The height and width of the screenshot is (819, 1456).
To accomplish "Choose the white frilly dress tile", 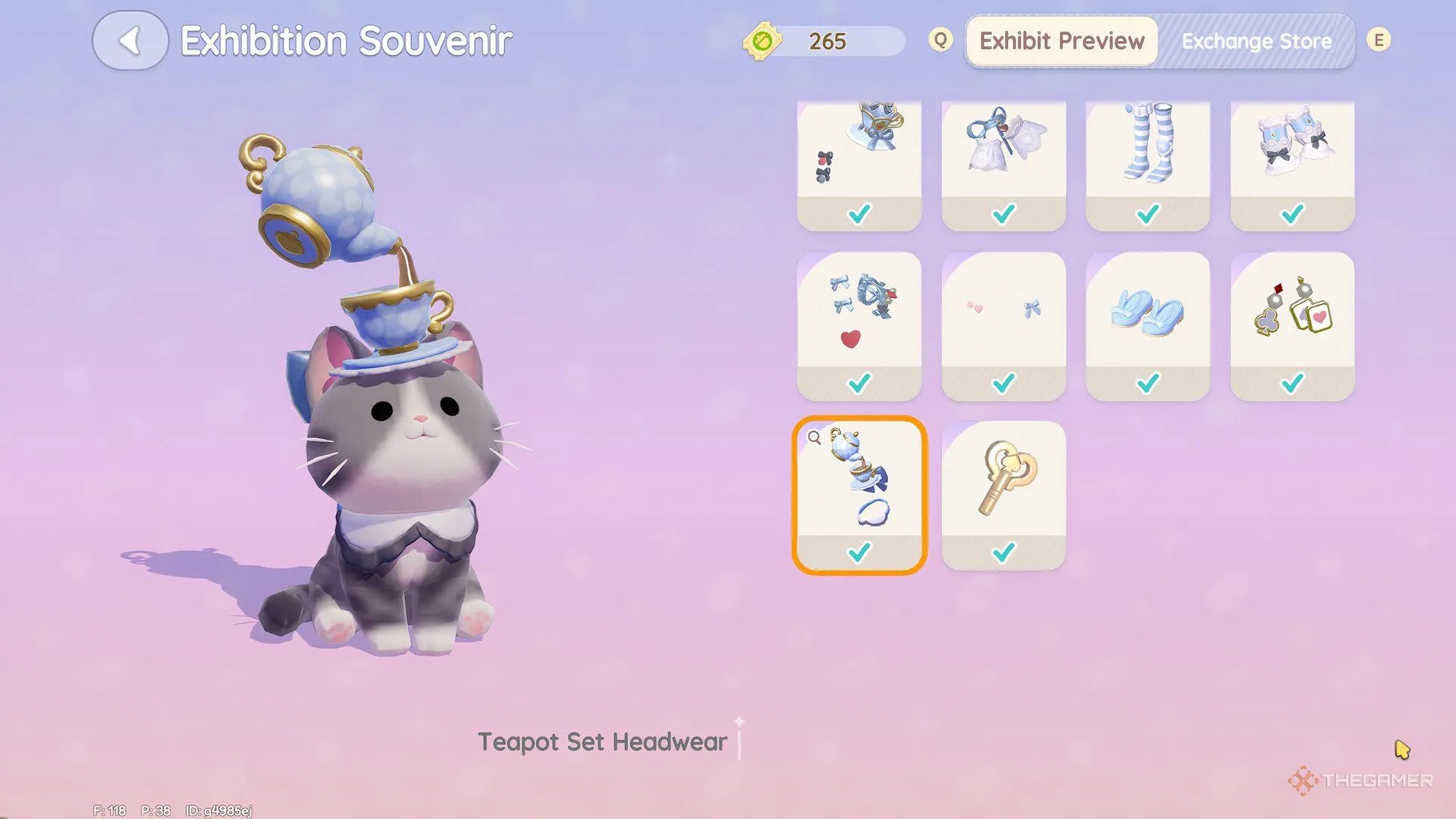I will pos(1003,165).
